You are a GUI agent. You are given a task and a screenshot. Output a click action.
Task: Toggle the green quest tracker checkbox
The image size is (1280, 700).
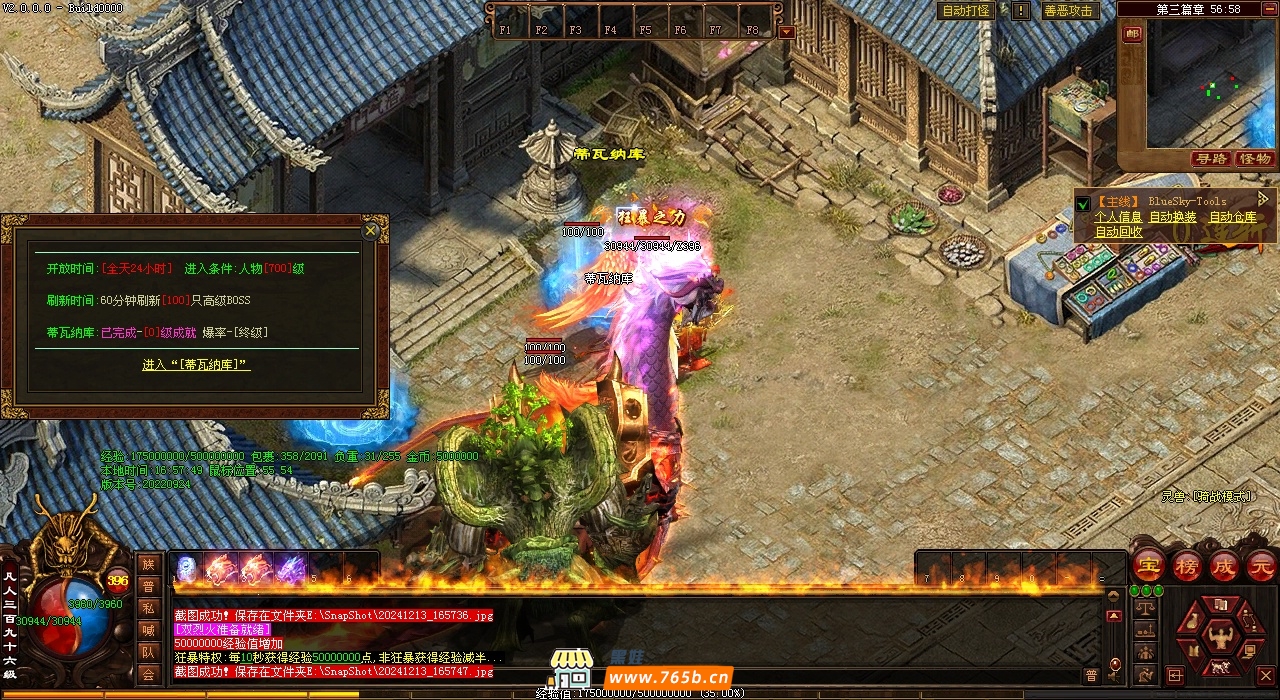point(1082,203)
